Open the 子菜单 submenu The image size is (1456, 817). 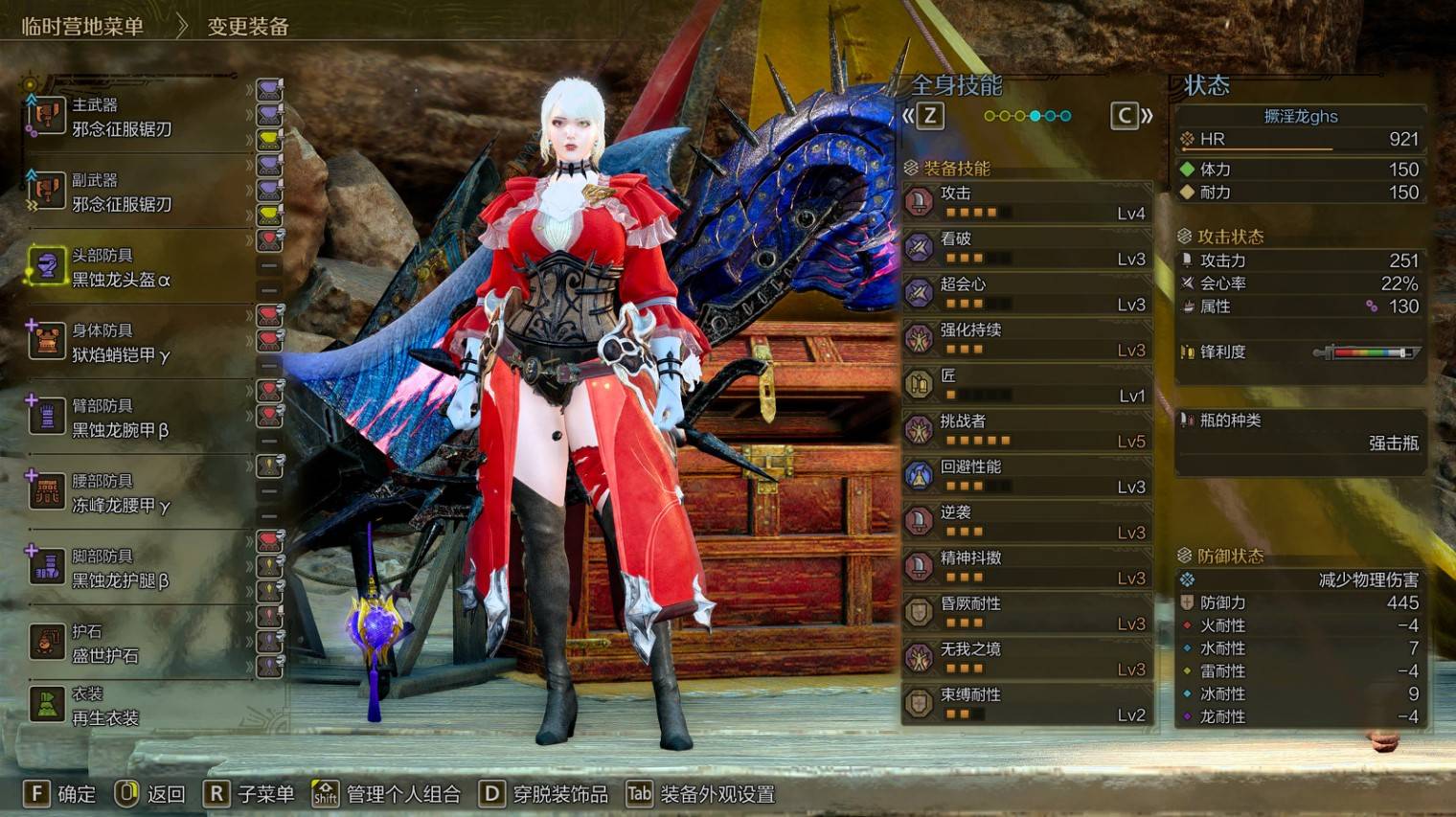click(249, 794)
